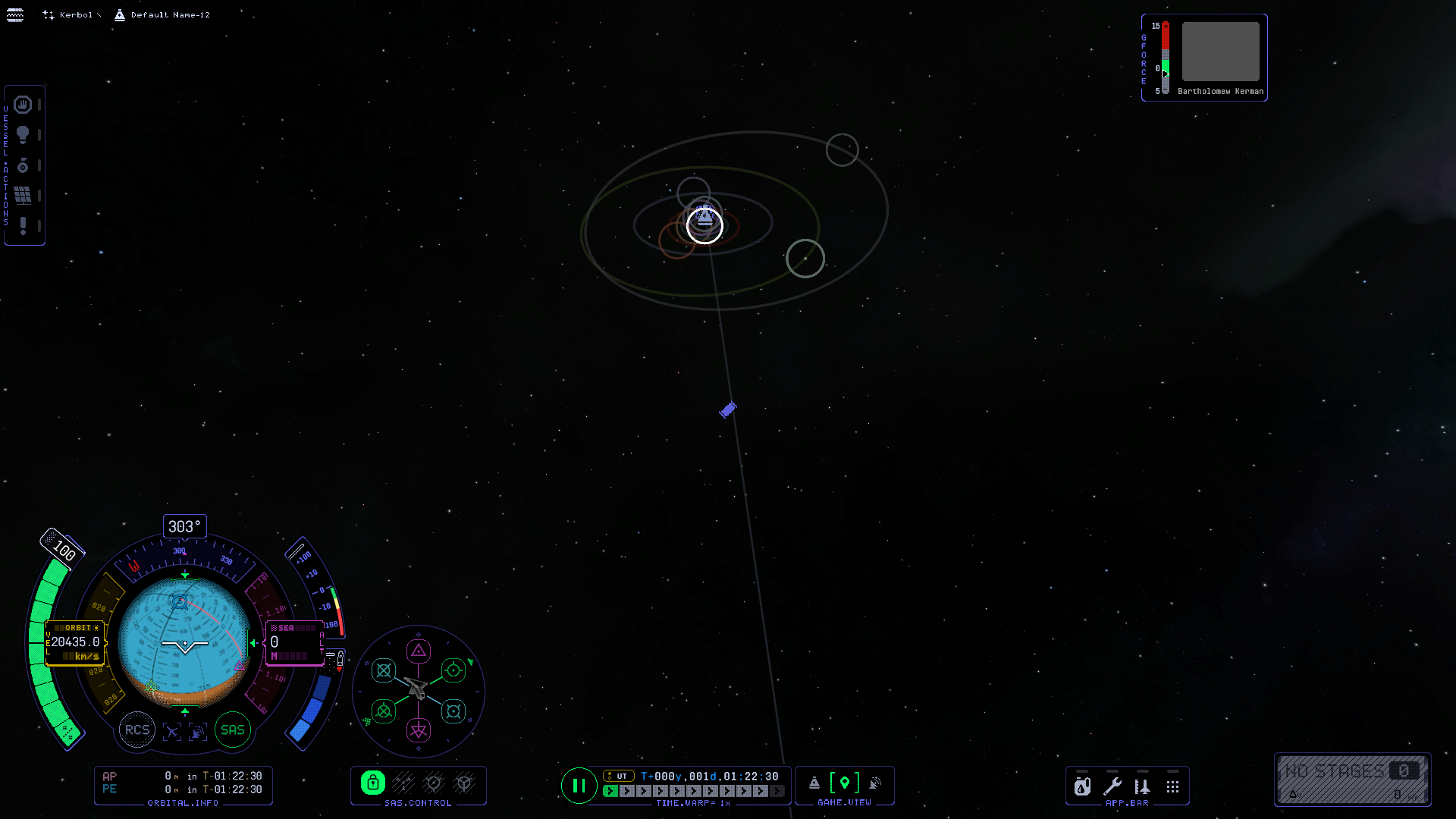Switch to flight view rocket icon
Viewport: 1456px width, 819px height.
coord(814,783)
